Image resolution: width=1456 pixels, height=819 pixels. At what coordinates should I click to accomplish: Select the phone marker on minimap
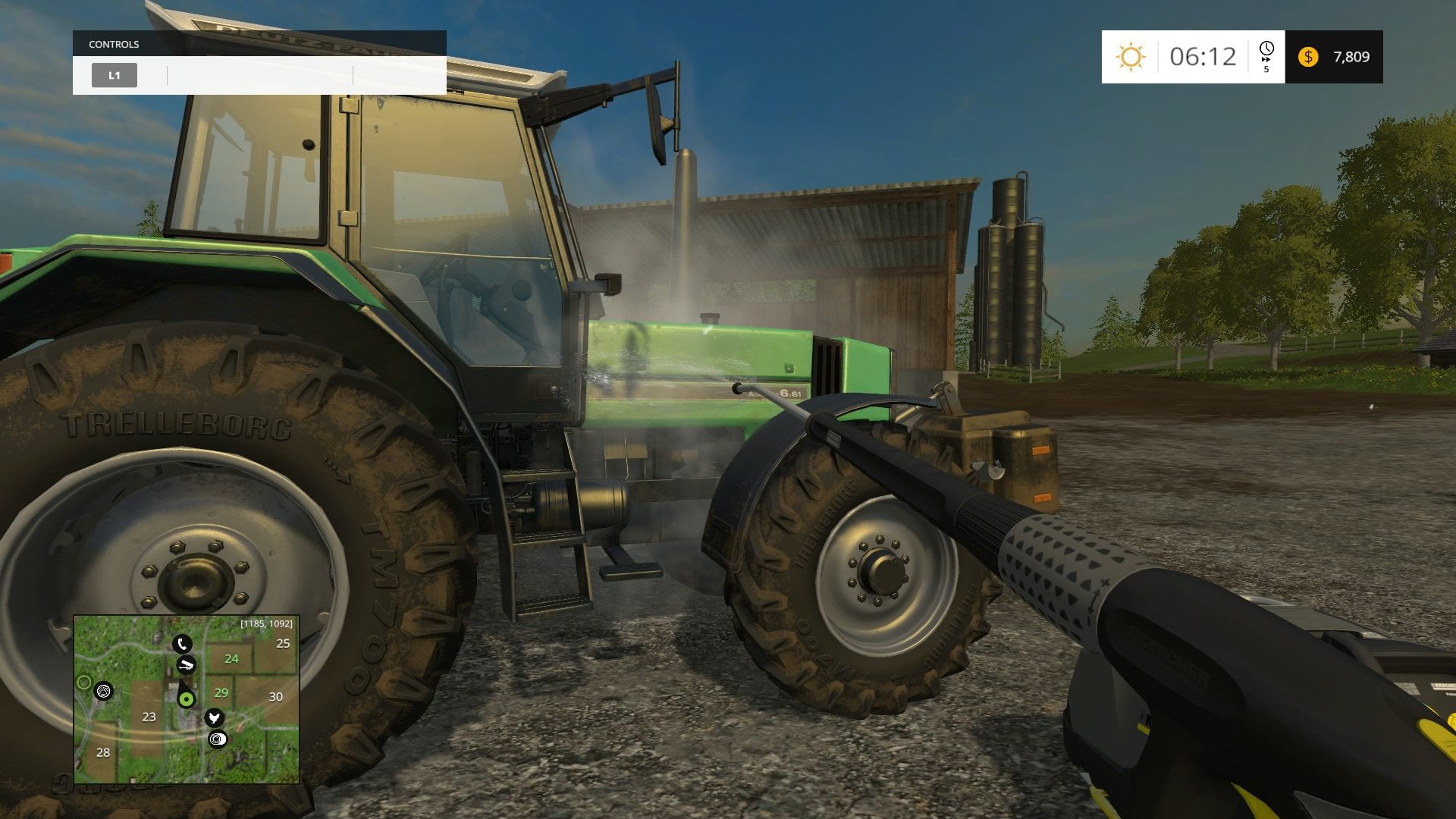[x=182, y=645]
